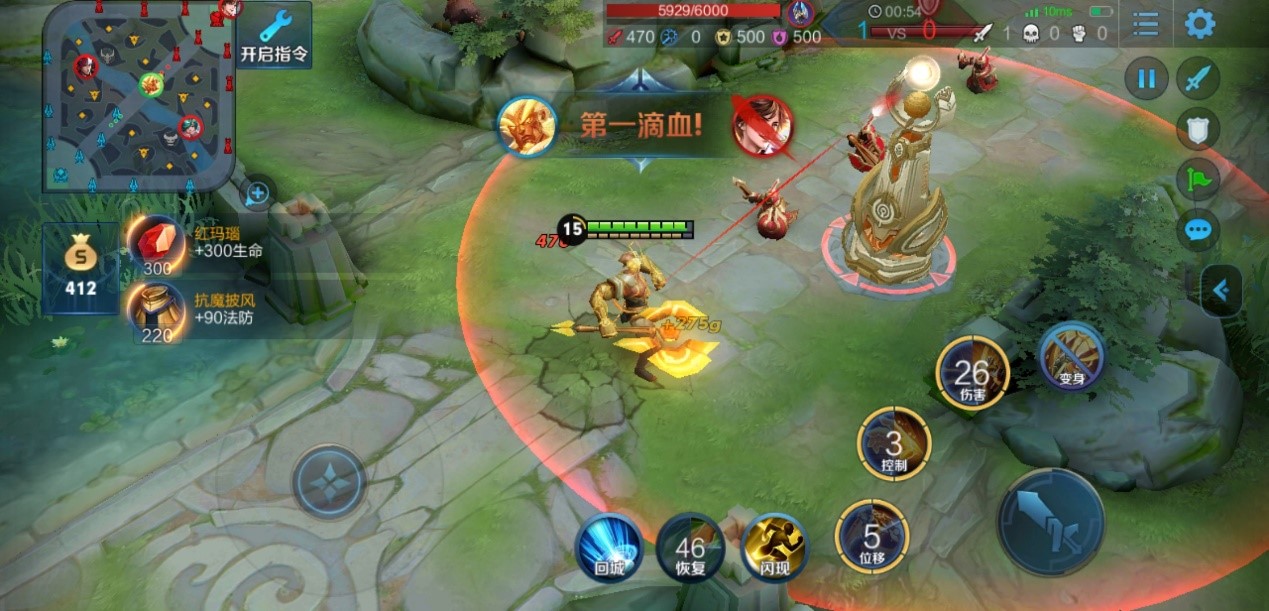This screenshot has width=1269, height=611.
Task: Tap the 变身 transform ability
Action: click(x=1070, y=357)
